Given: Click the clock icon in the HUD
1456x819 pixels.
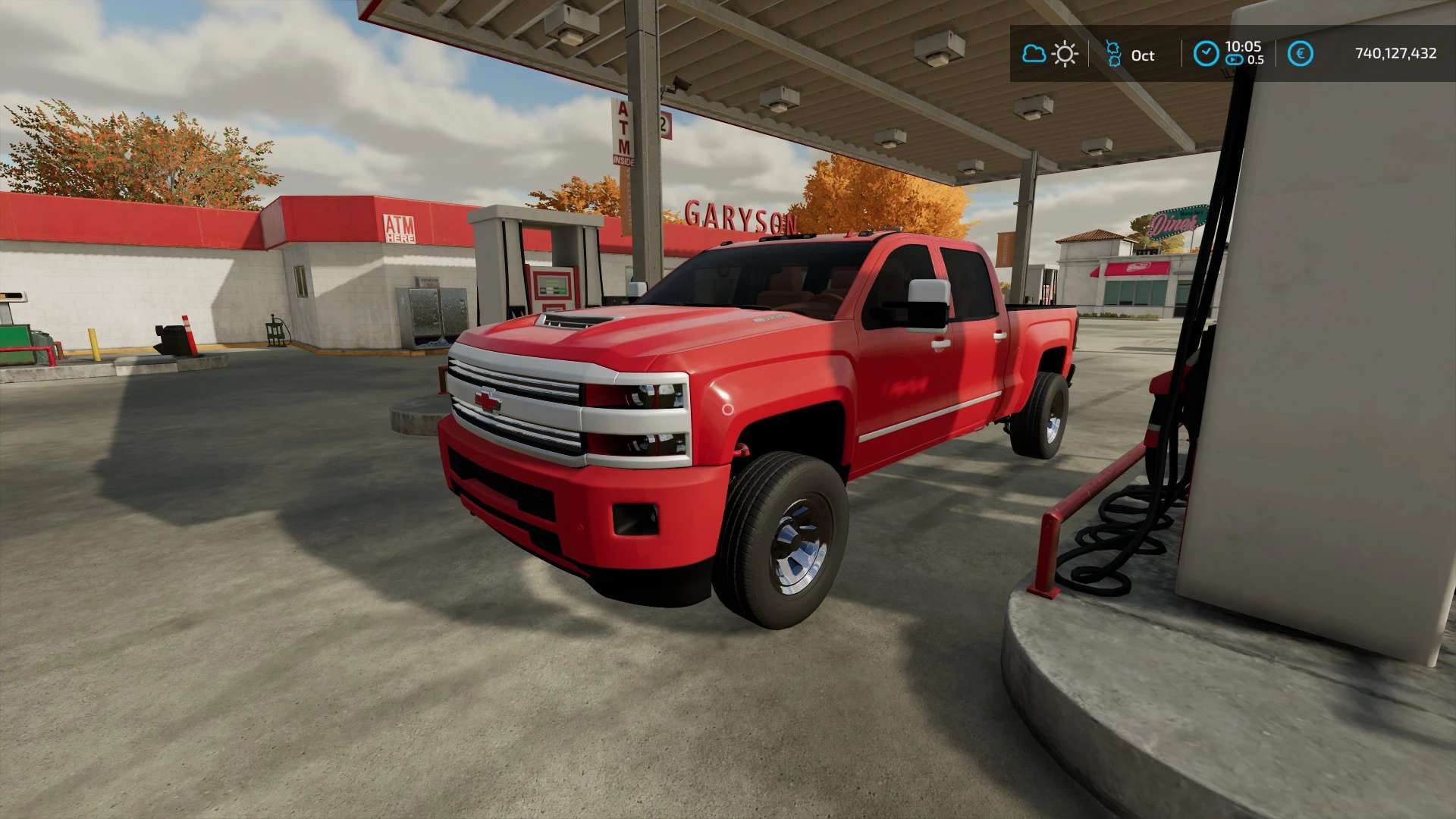Looking at the screenshot, I should click(1206, 54).
